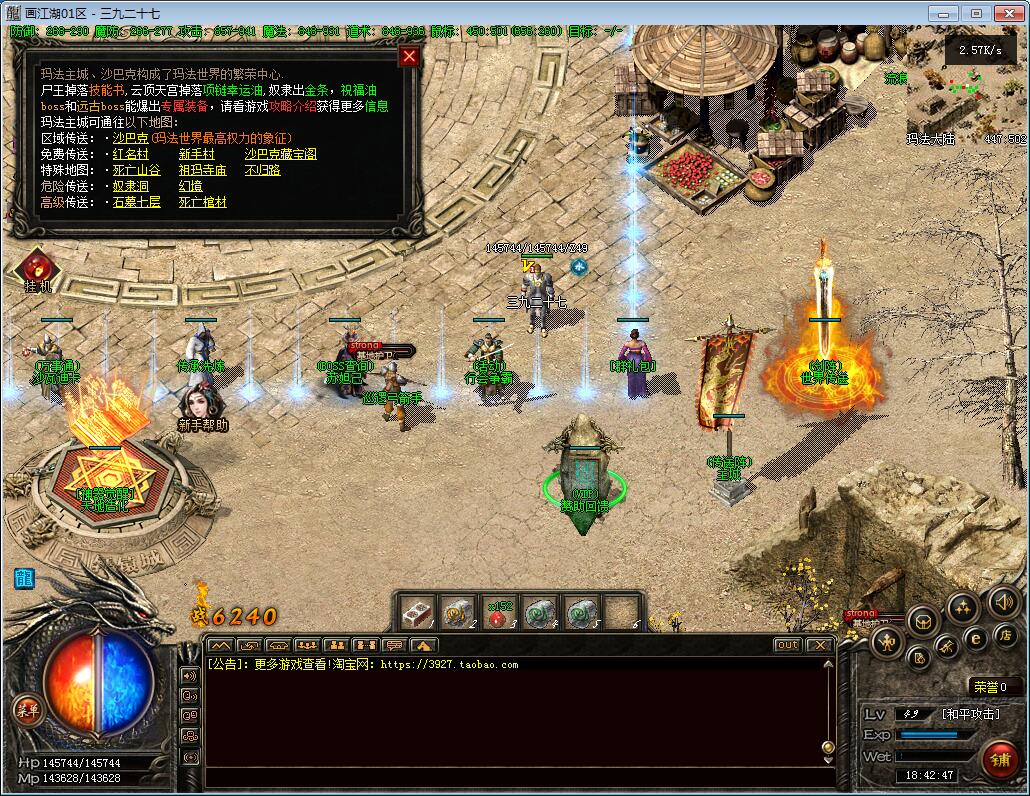1030x796 pixels.
Task: Click the 'out' button above chat
Action: coord(788,645)
